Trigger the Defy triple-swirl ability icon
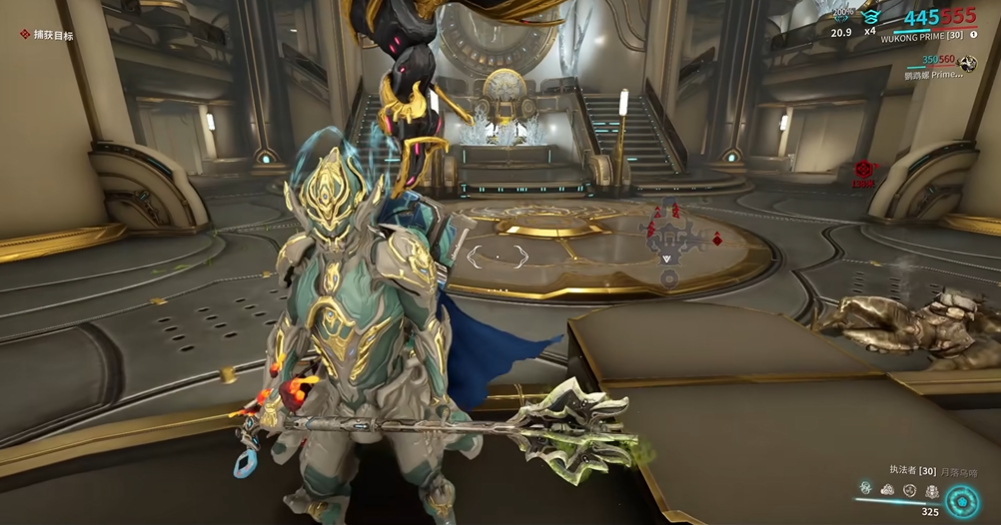 point(910,490)
